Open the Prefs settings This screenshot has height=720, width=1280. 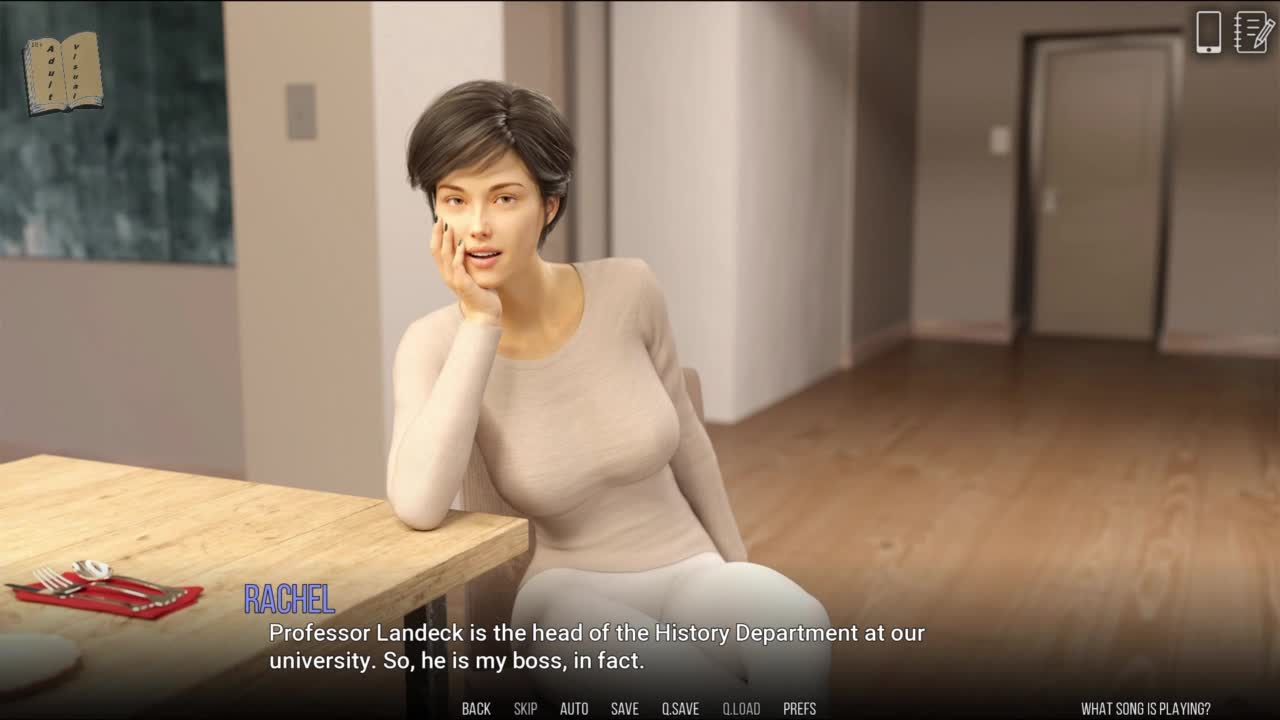(x=799, y=709)
